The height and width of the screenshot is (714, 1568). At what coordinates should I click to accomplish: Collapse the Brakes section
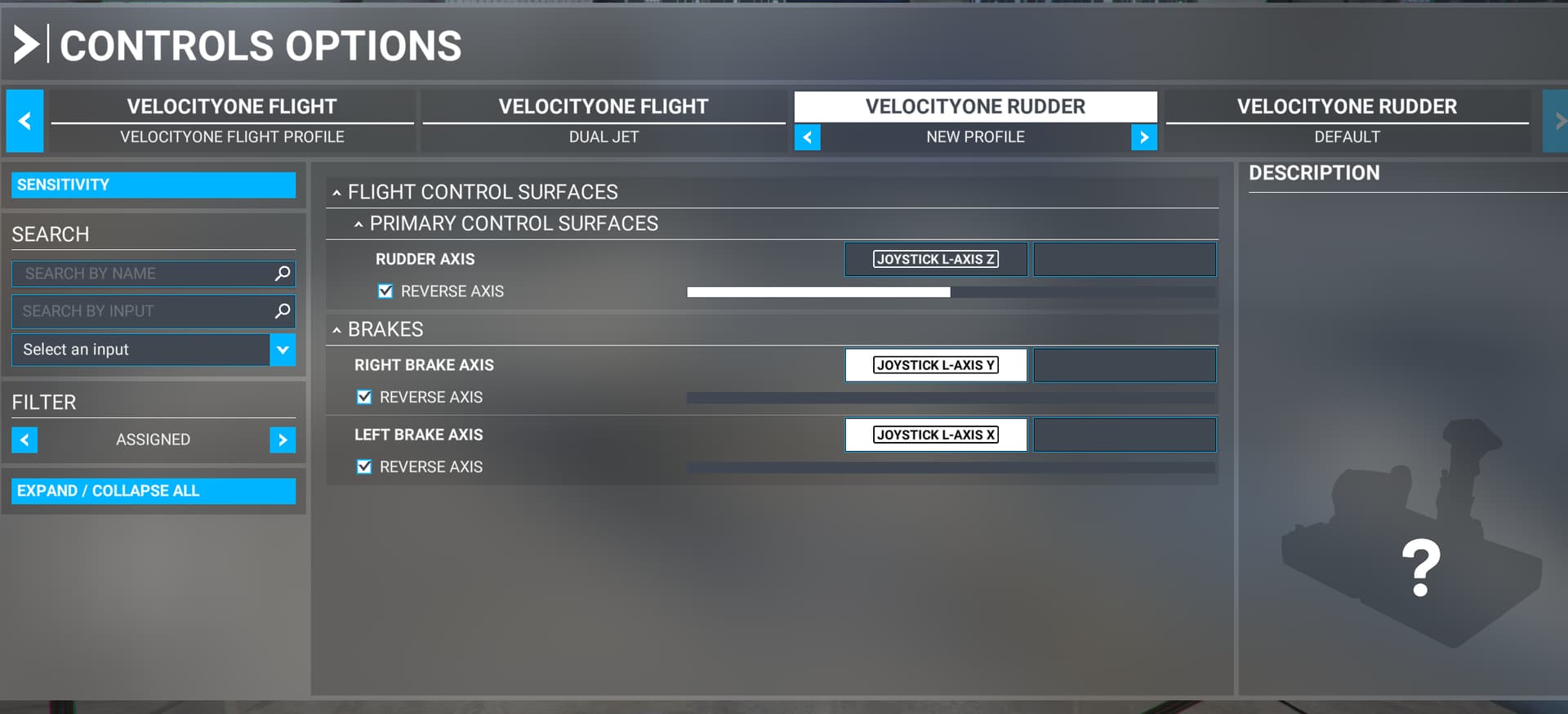pos(337,329)
